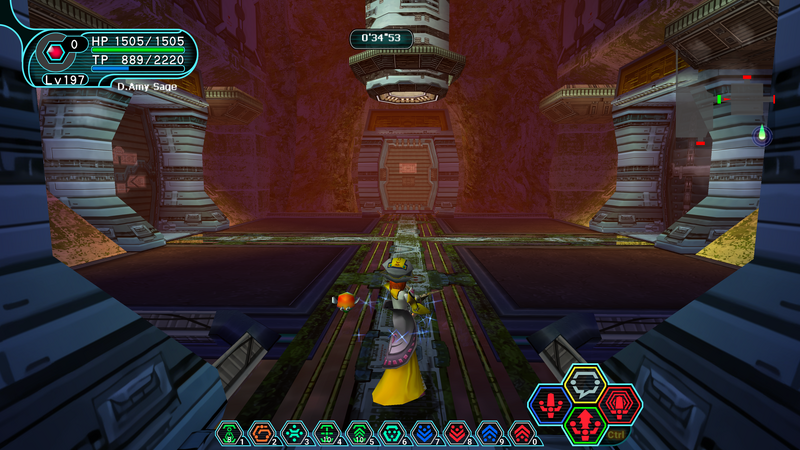Cast the teal technique in hotbar slot 3

[x=294, y=433]
